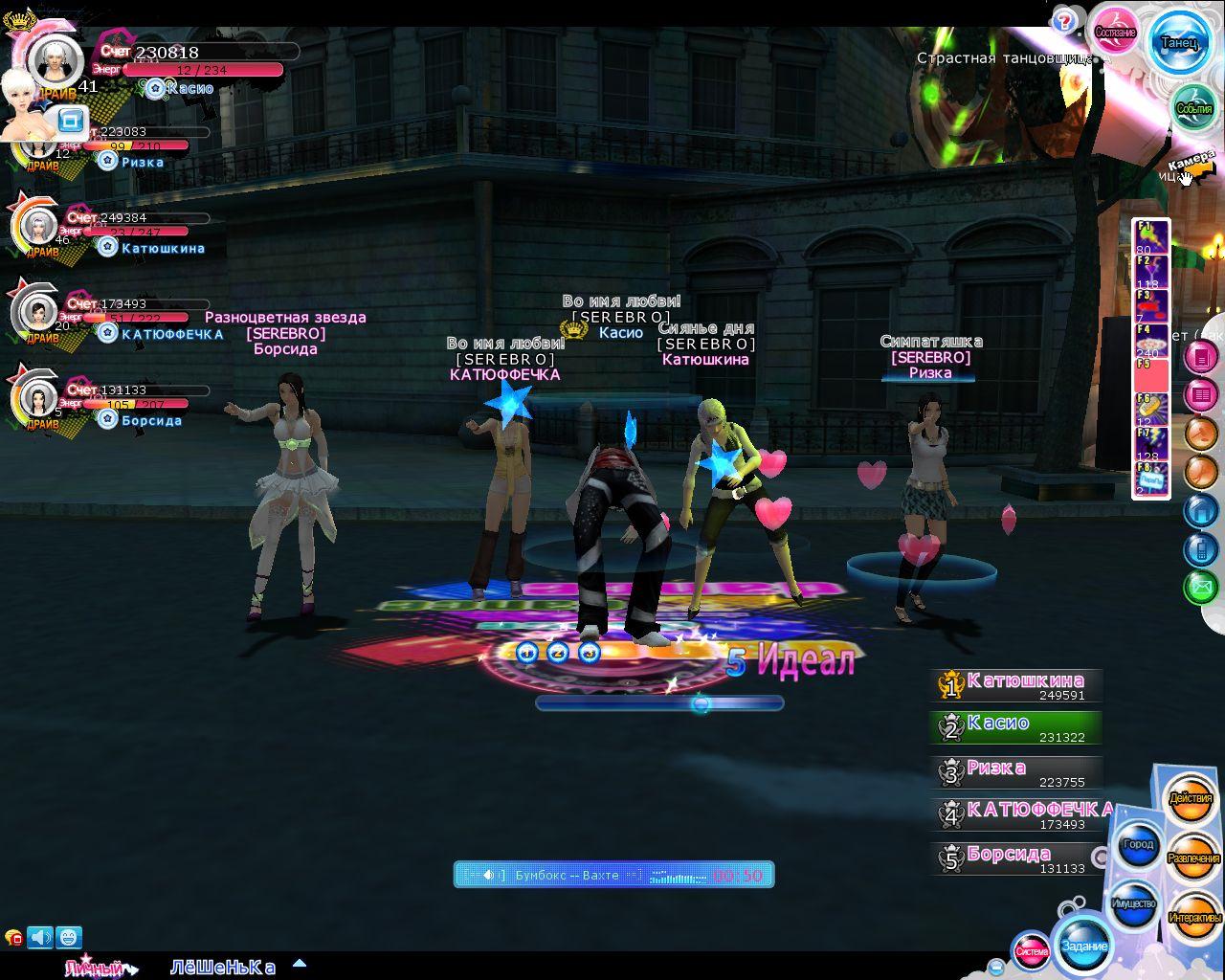Use the F1 hotbar item
Image resolution: width=1225 pixels, height=980 pixels.
pyautogui.click(x=1151, y=236)
